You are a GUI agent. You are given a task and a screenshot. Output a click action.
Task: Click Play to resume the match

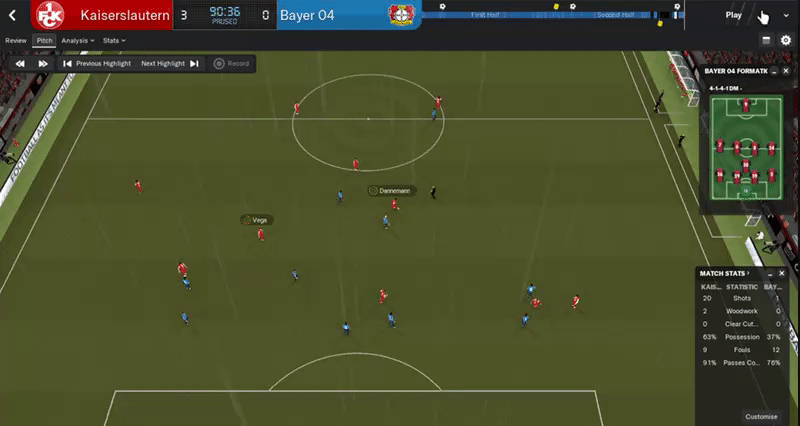point(735,15)
